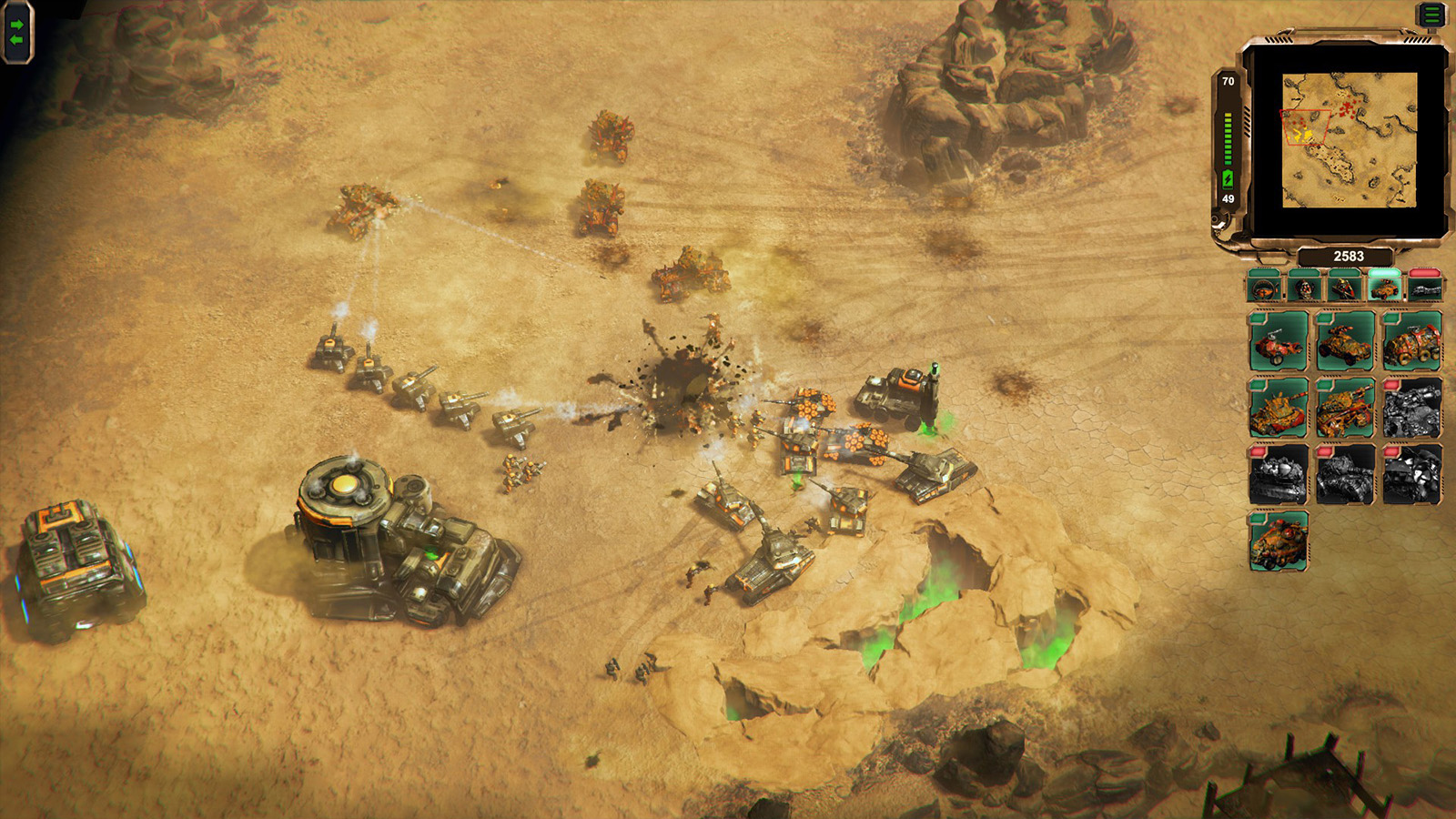The width and height of the screenshot is (1456, 819).
Task: Click the green power bar gauge
Action: coord(1228,136)
